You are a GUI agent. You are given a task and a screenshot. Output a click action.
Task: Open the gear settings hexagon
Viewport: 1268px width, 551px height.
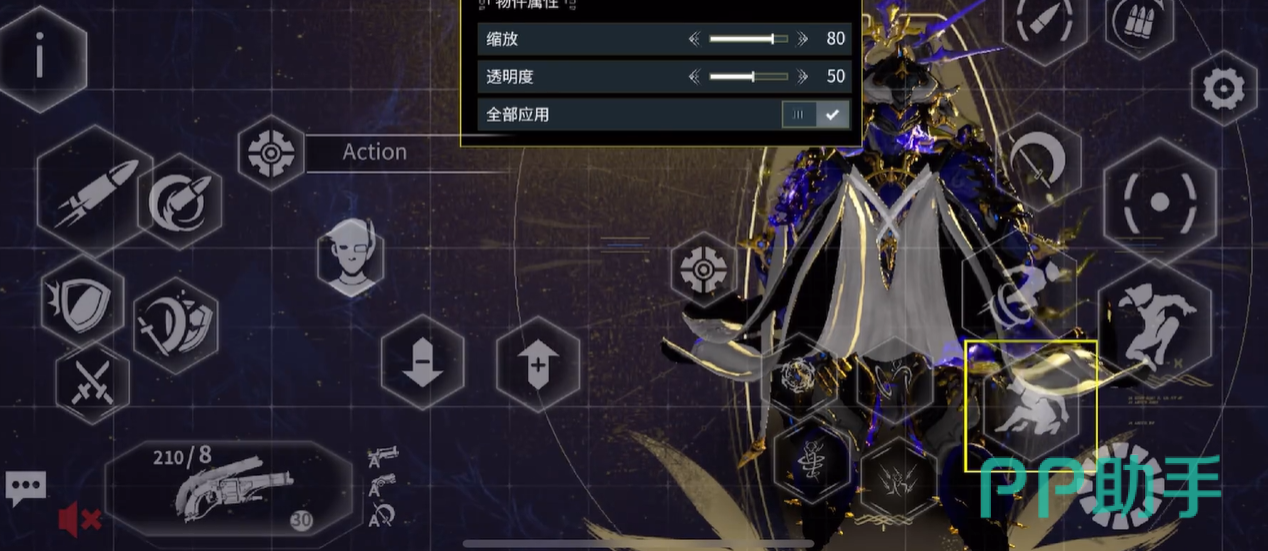[1223, 90]
